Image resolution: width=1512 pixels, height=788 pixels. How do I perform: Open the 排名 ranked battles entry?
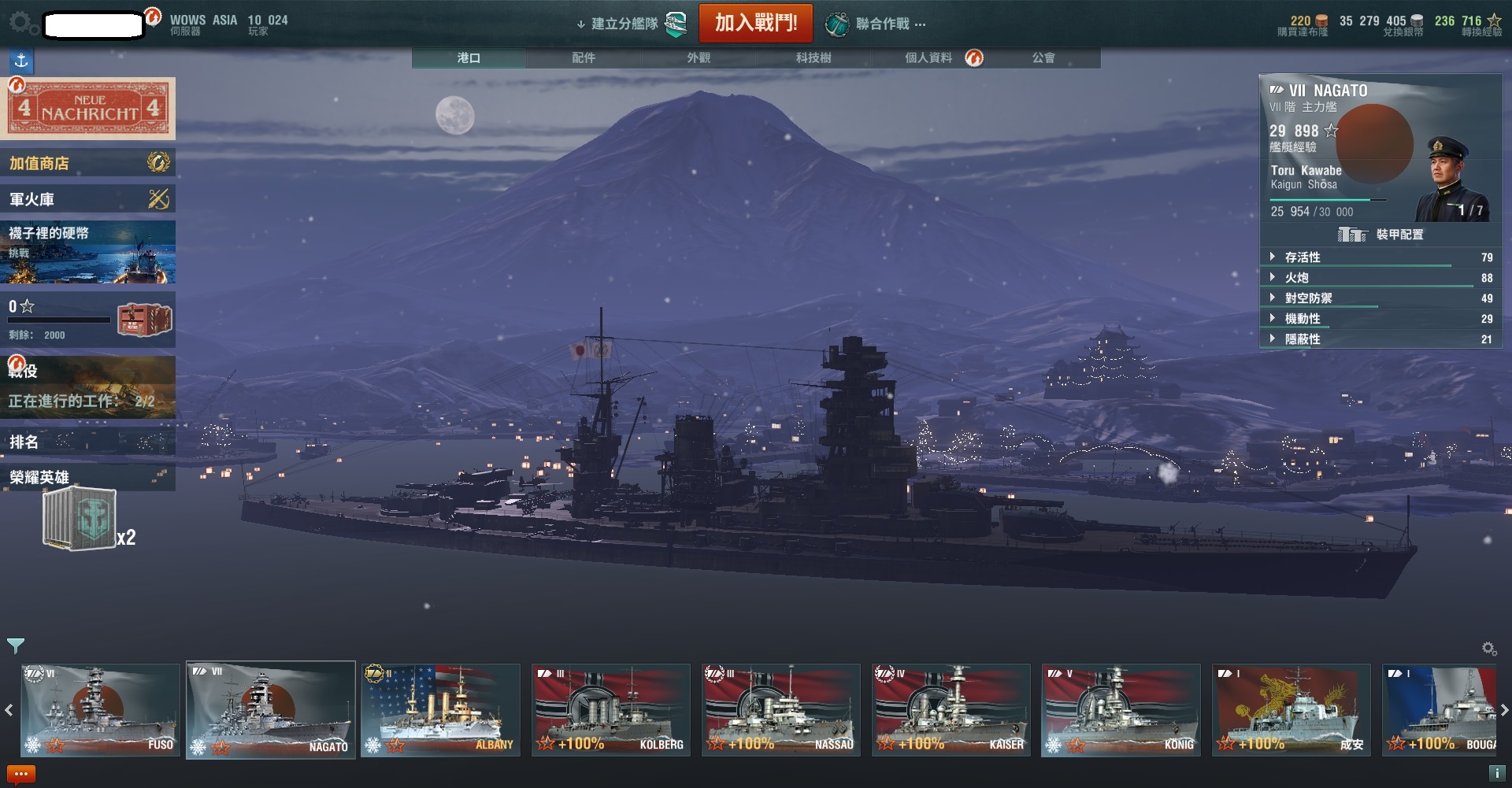[87, 442]
